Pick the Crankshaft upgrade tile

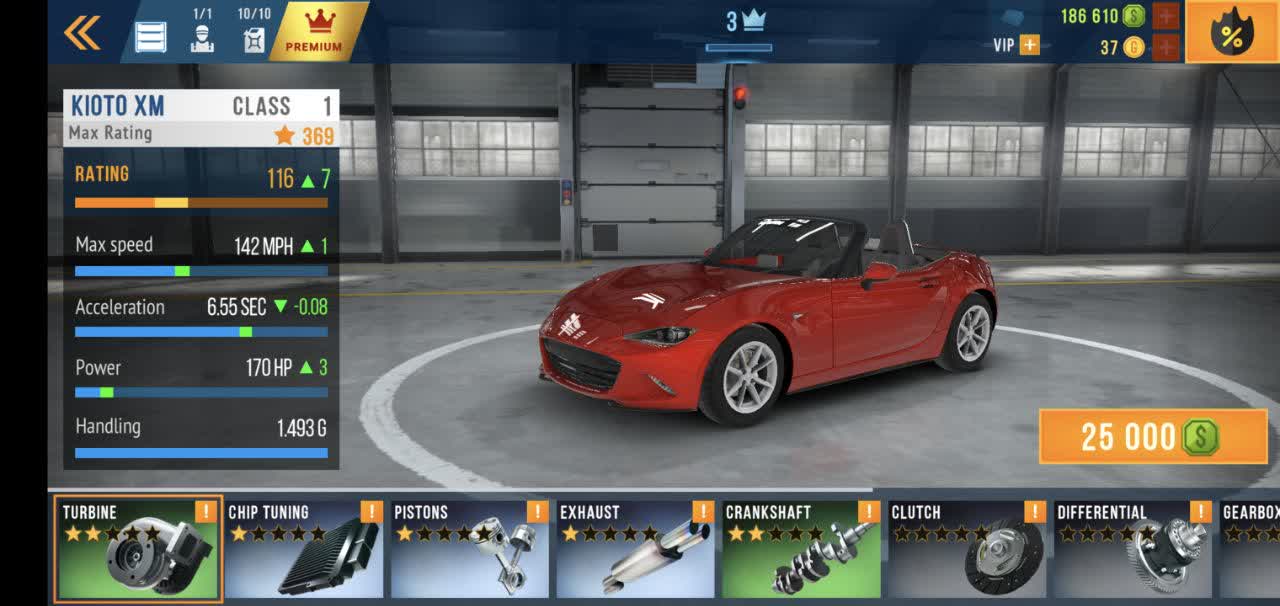(x=802, y=550)
